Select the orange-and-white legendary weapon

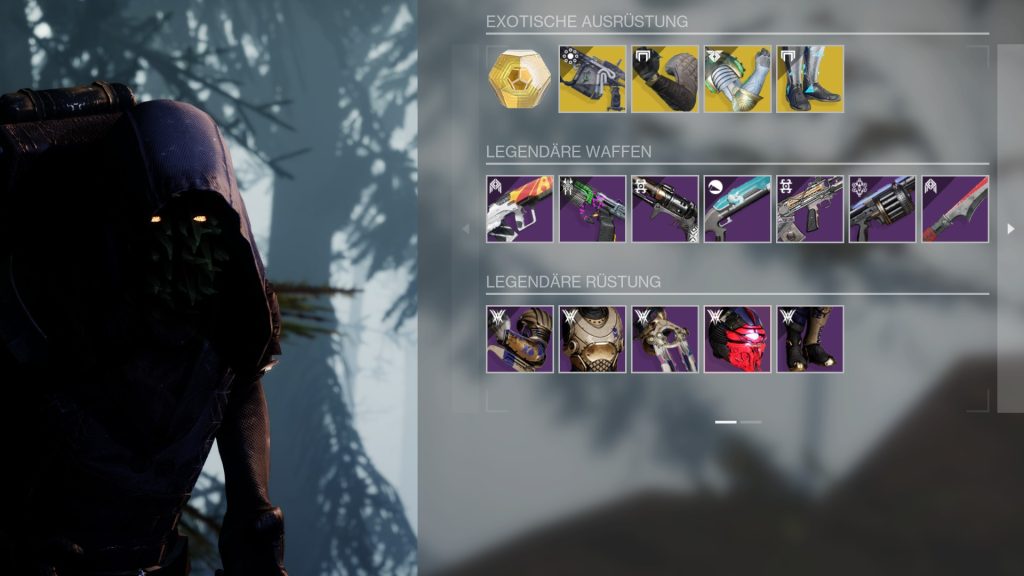click(520, 209)
